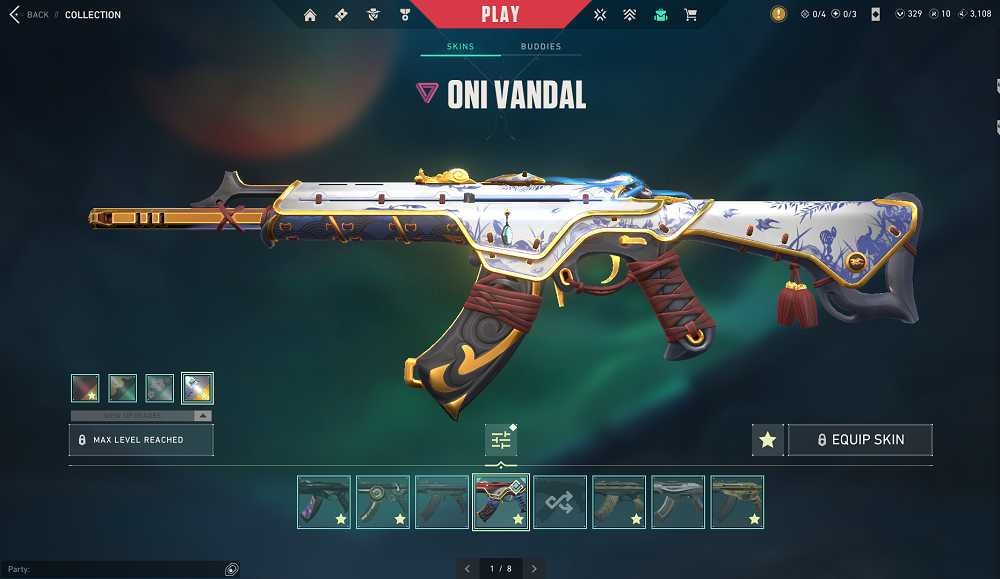Open the green Collection backpack icon

tap(660, 15)
